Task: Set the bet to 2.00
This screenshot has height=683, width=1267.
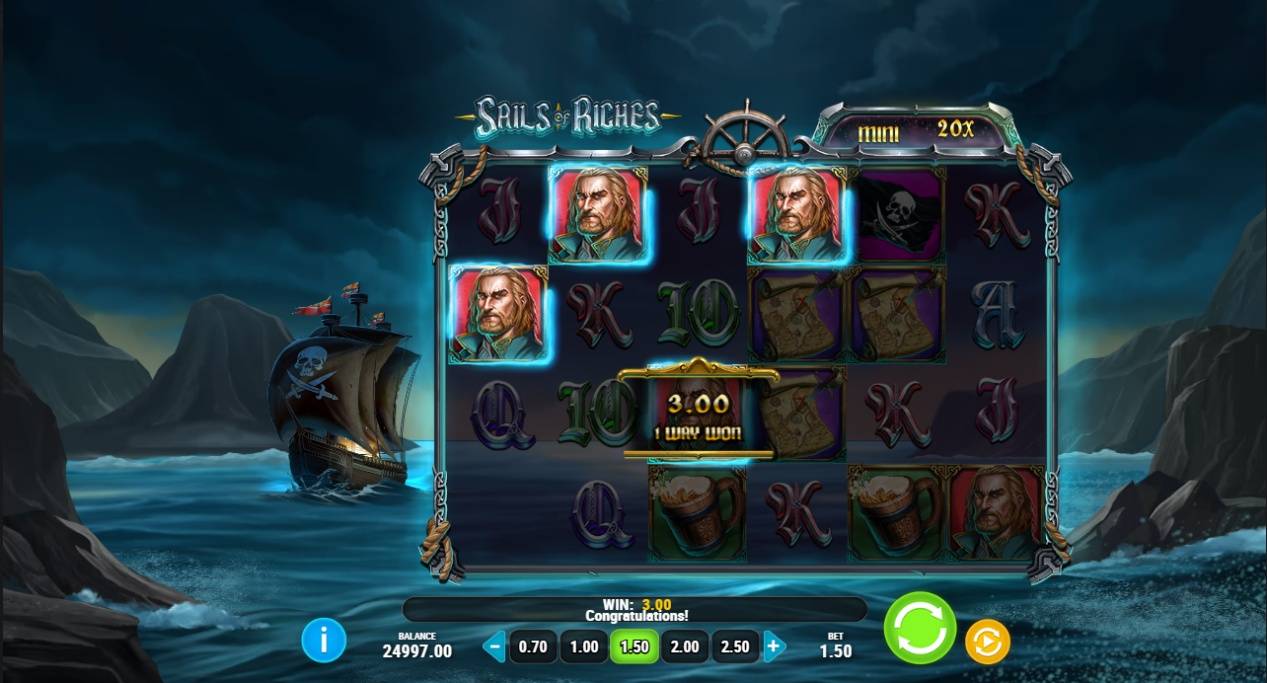Action: 685,647
